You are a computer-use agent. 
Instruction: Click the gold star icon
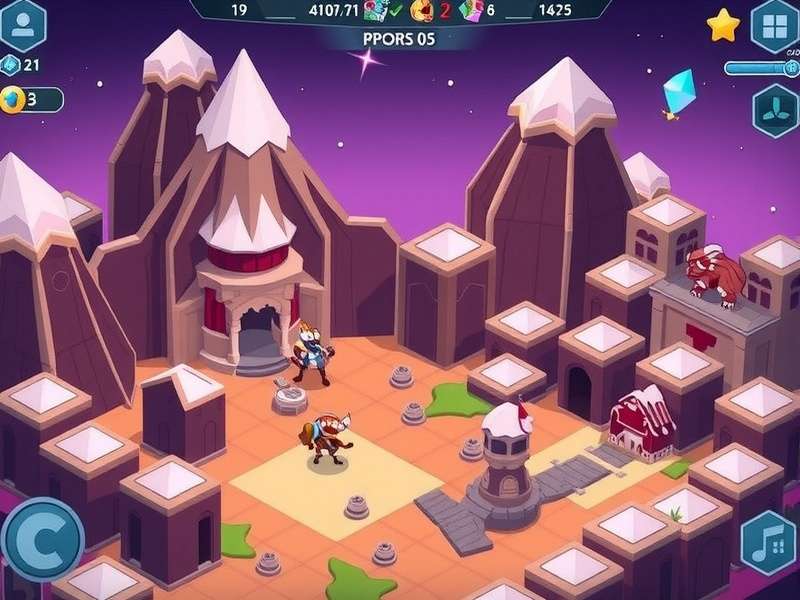tap(723, 25)
